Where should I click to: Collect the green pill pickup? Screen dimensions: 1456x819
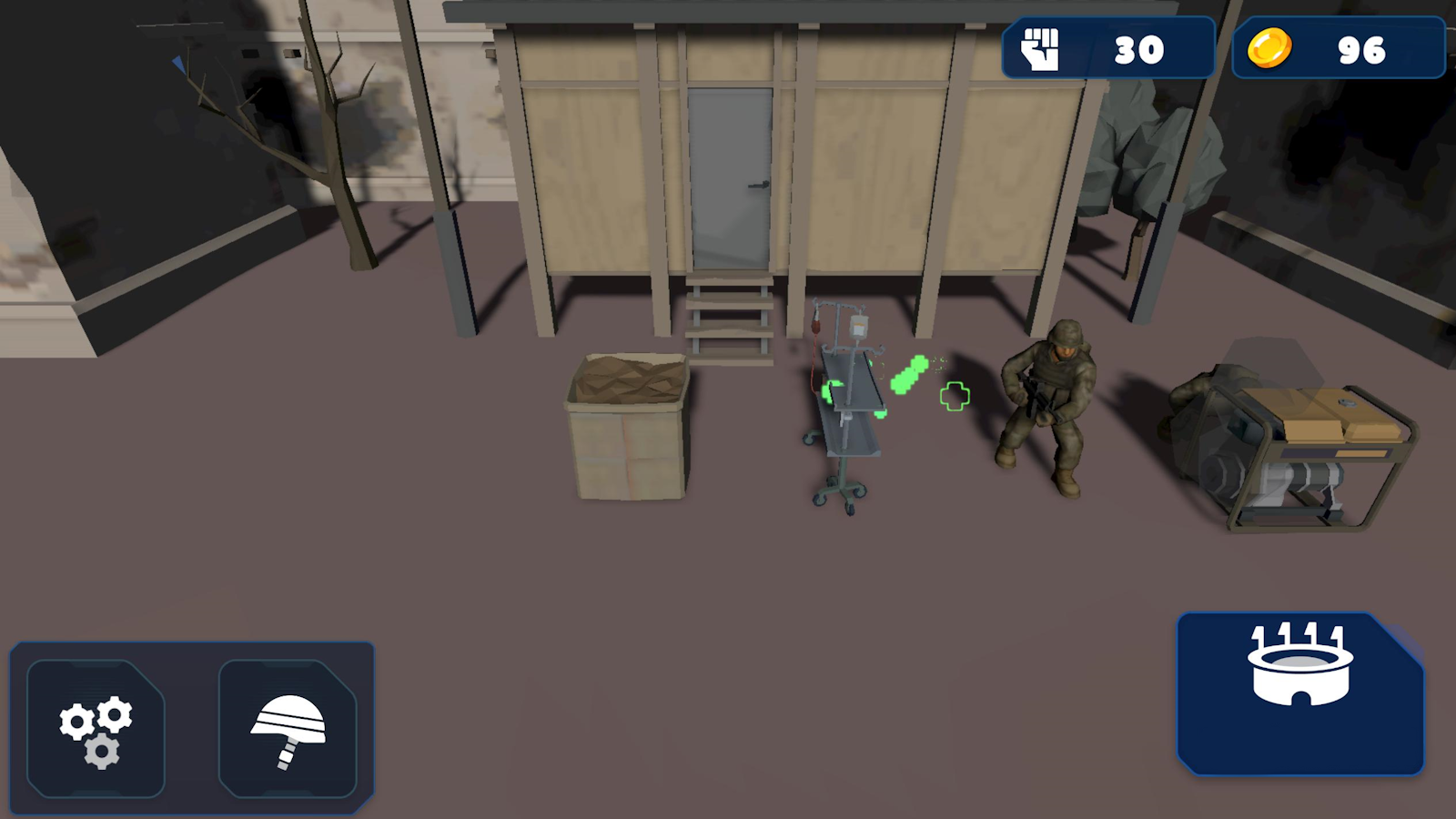point(909,375)
